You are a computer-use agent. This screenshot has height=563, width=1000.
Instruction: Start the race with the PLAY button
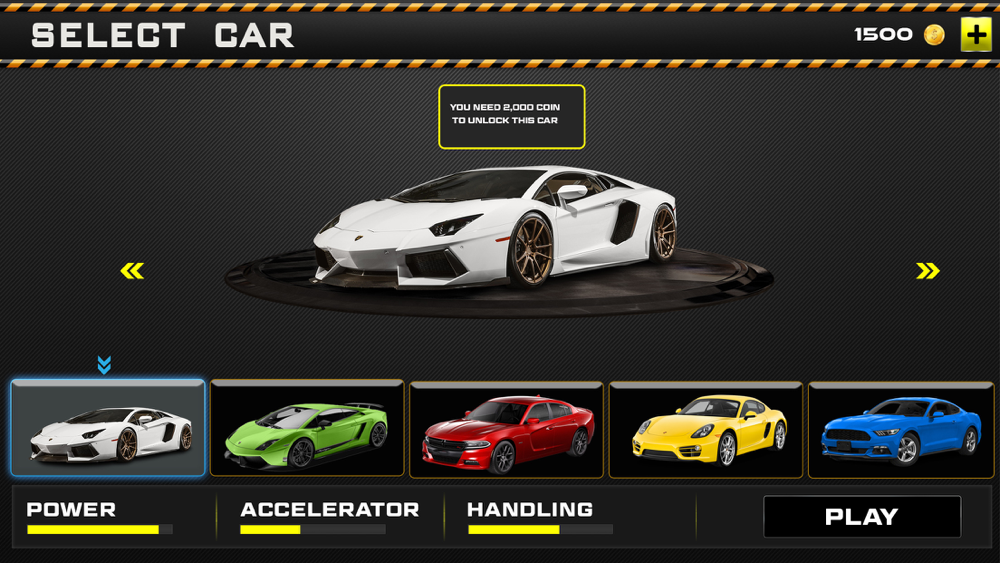coord(862,517)
